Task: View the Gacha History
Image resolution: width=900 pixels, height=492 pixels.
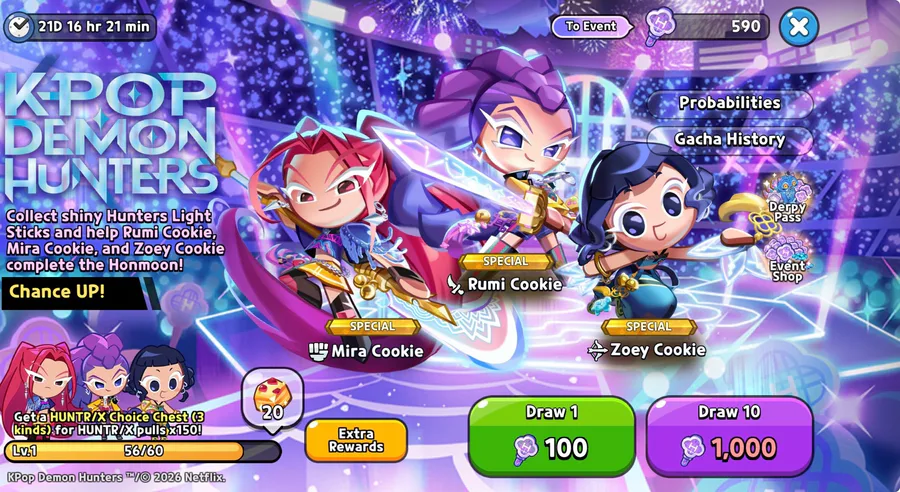Action: click(729, 139)
